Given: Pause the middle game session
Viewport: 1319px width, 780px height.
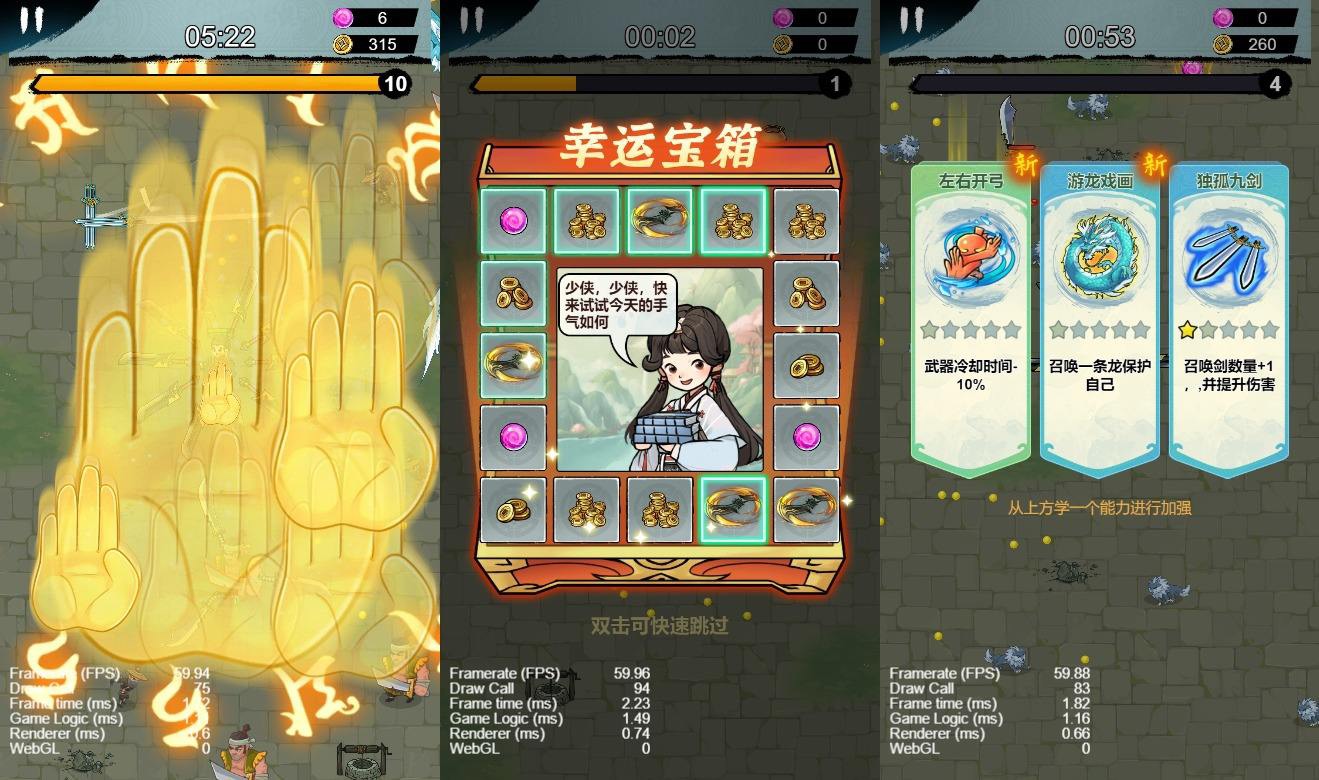Looking at the screenshot, I should coord(469,17).
